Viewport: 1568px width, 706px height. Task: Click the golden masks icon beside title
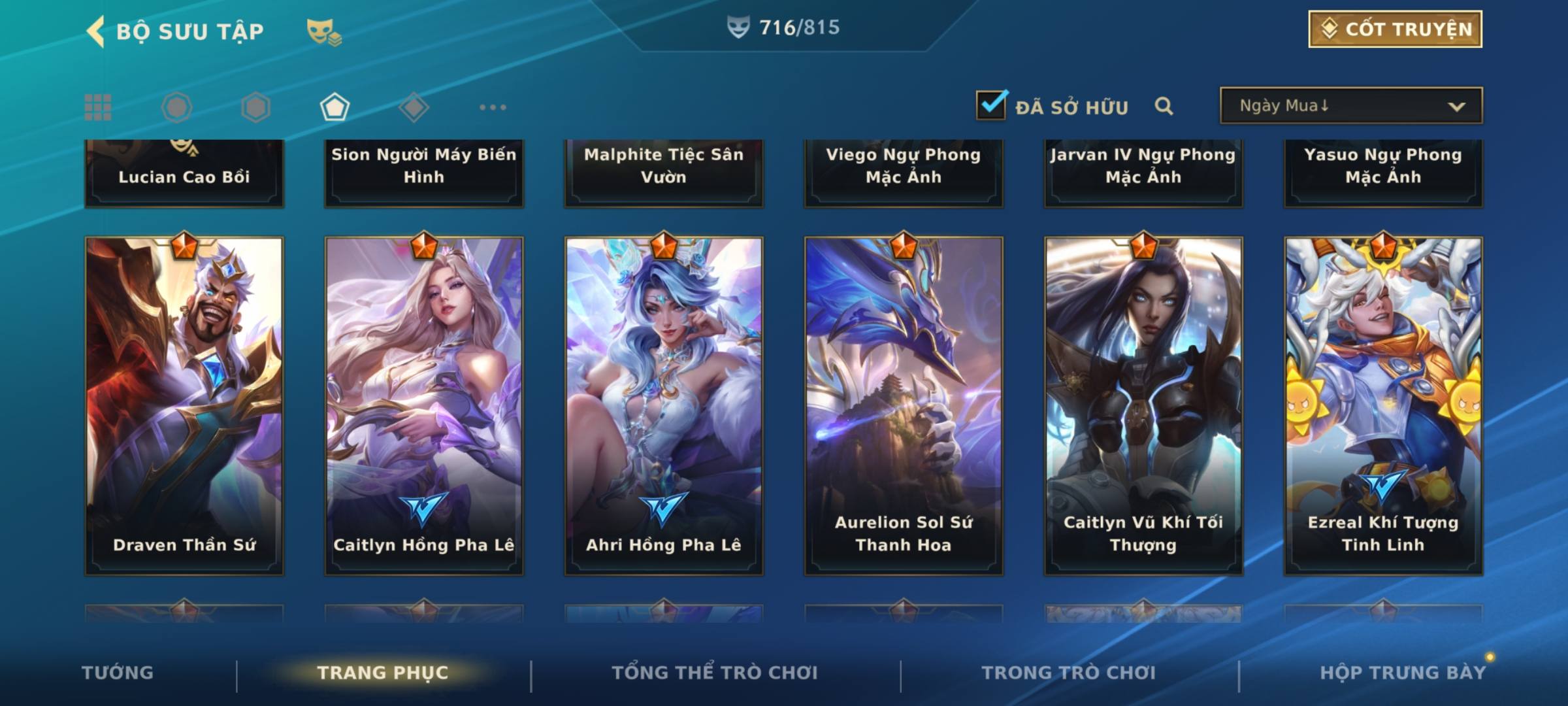(323, 31)
